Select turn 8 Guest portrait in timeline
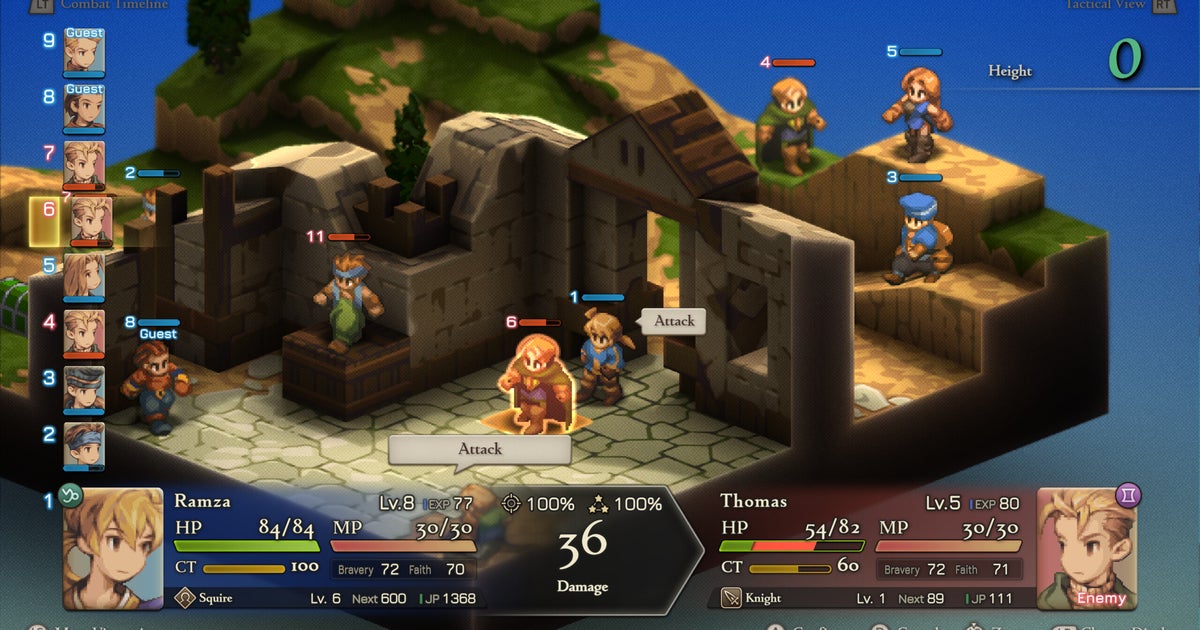Viewport: 1200px width, 630px height. [x=84, y=108]
